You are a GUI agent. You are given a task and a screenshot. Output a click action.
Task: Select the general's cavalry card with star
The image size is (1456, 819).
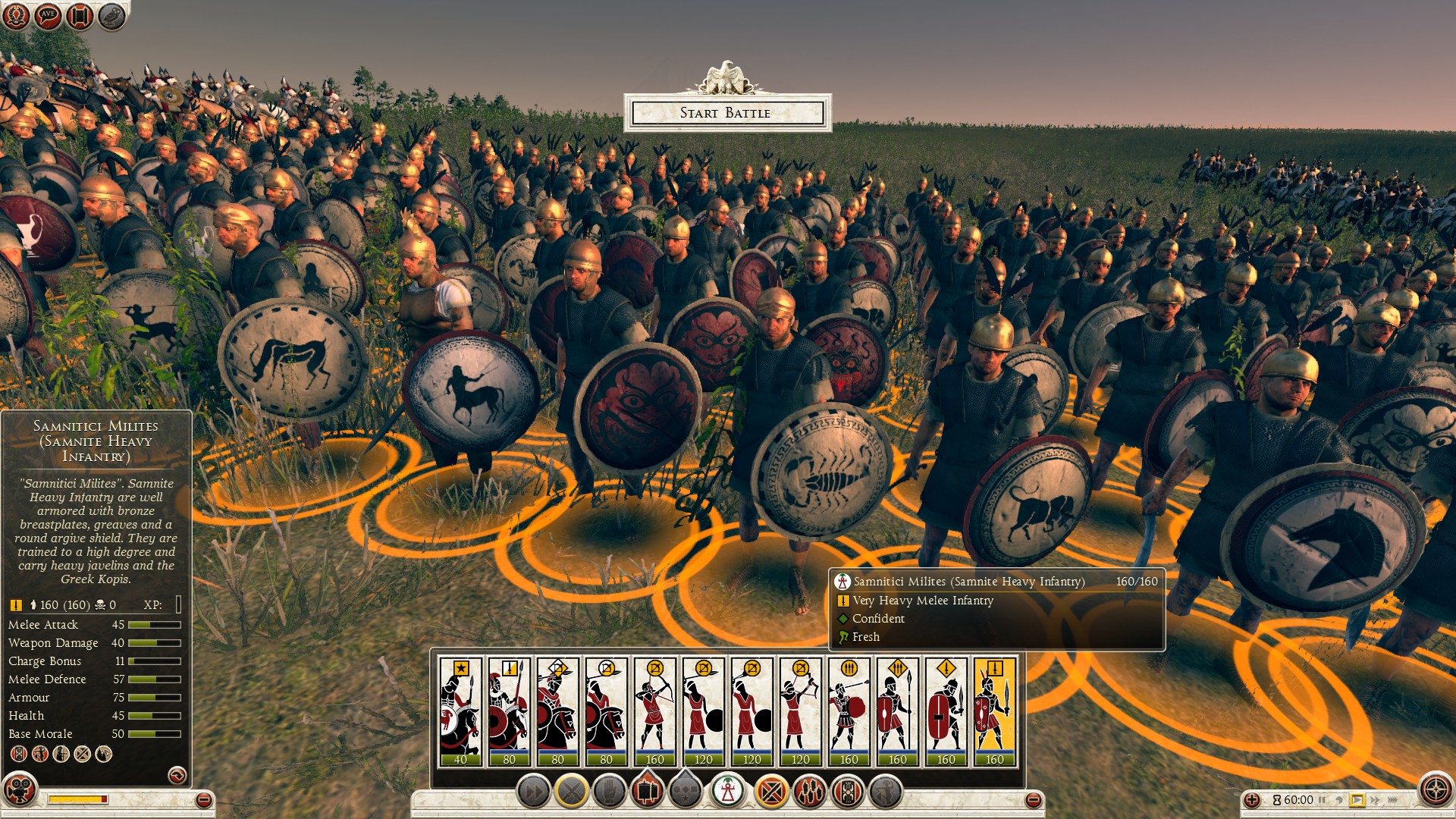460,711
